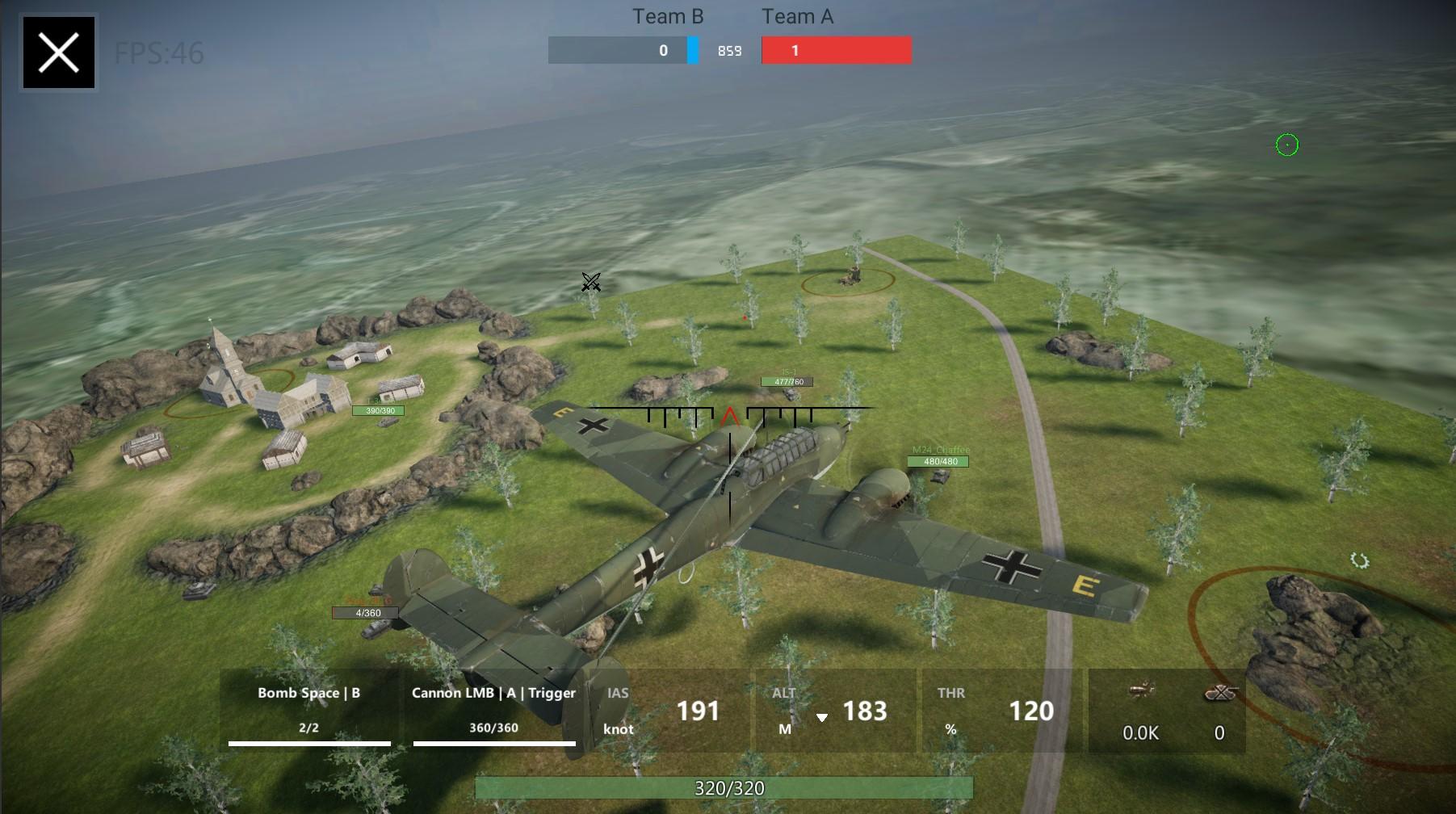Select the Team A score tab

[x=835, y=49]
